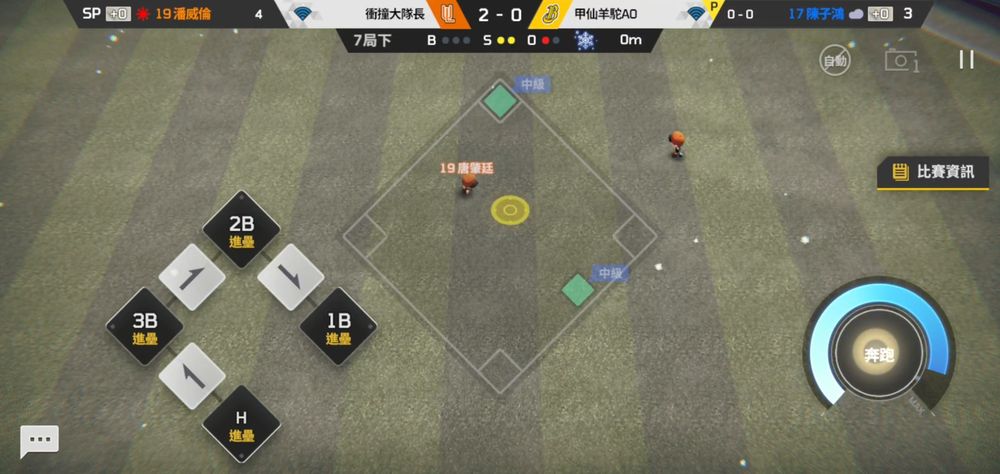
Task: Click the arrow tile between 2B and 1B
Action: click(x=290, y=278)
